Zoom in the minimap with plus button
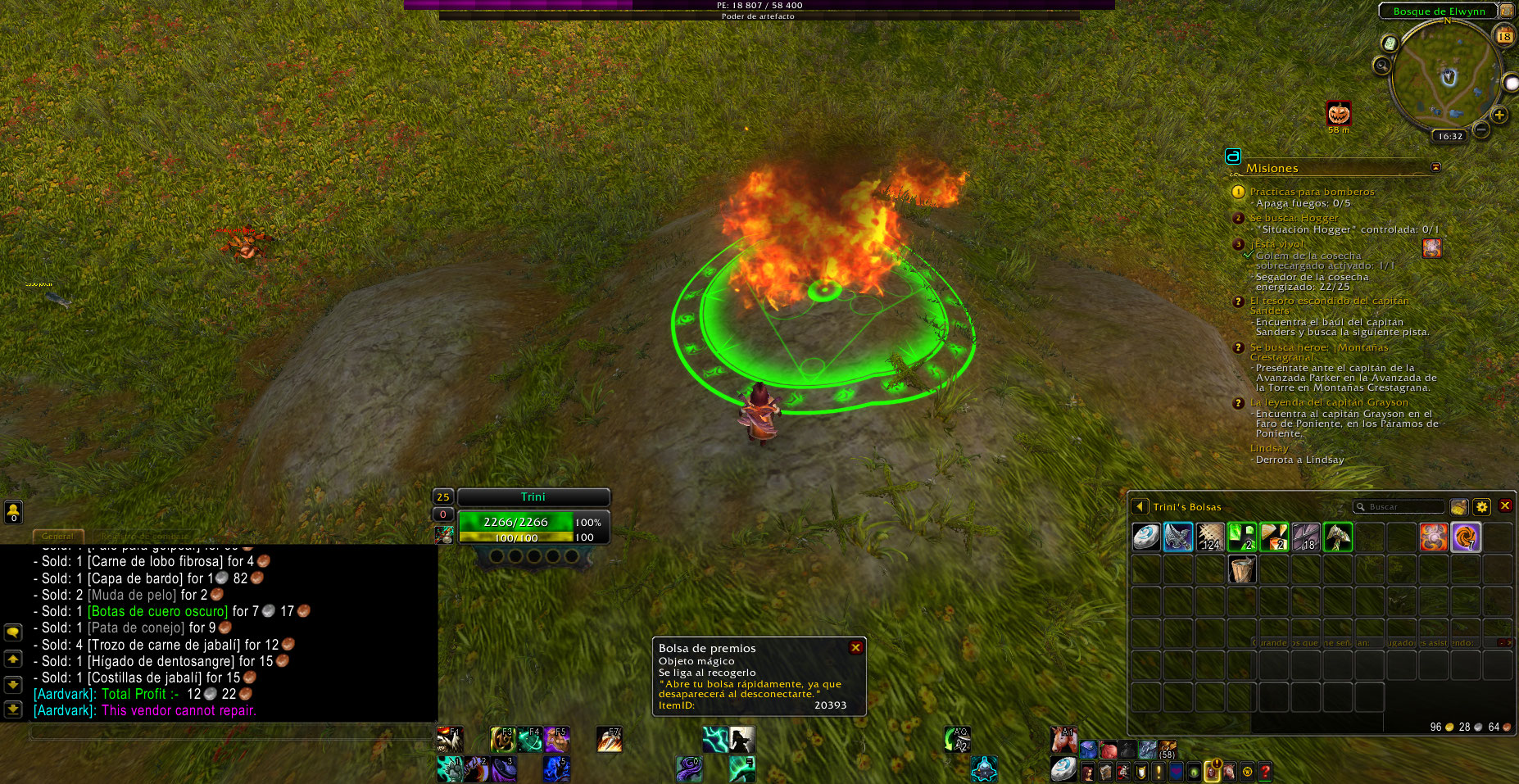This screenshot has height=784, width=1519. 1499,116
